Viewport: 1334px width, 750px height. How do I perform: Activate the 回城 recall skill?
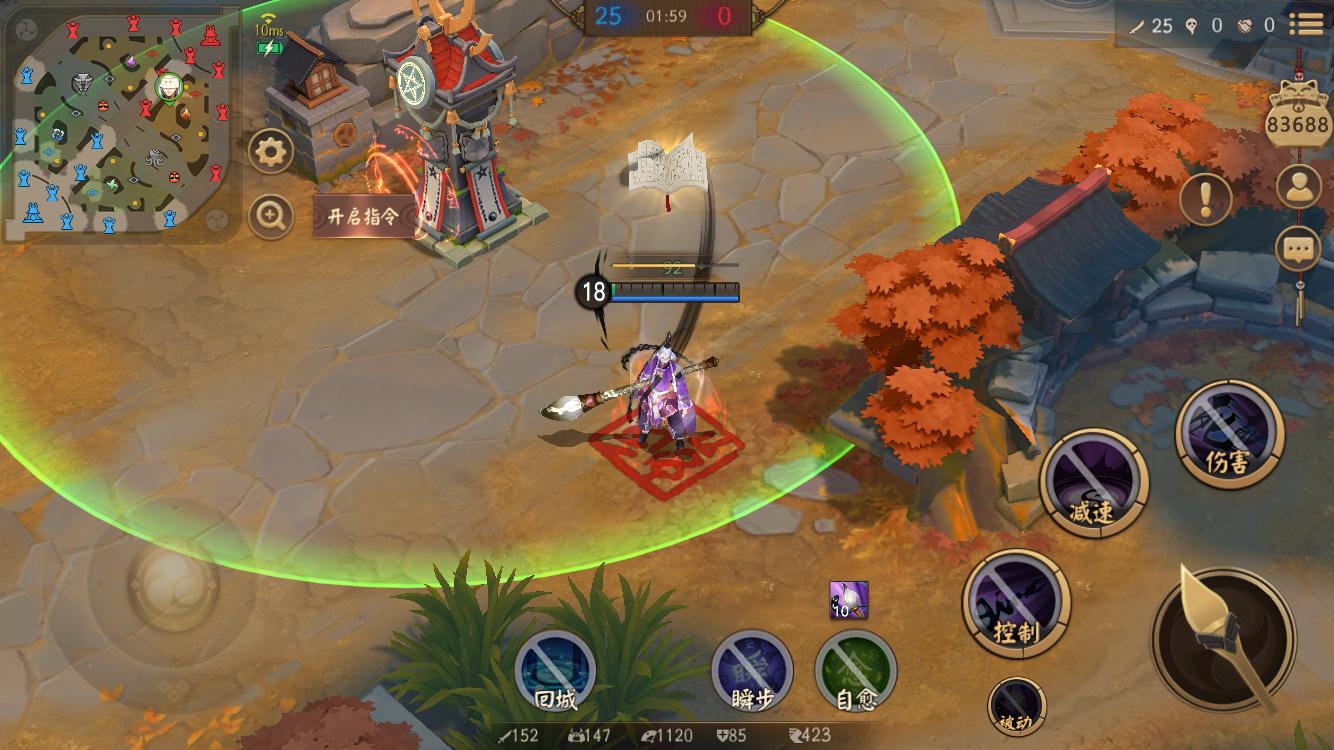[555, 671]
